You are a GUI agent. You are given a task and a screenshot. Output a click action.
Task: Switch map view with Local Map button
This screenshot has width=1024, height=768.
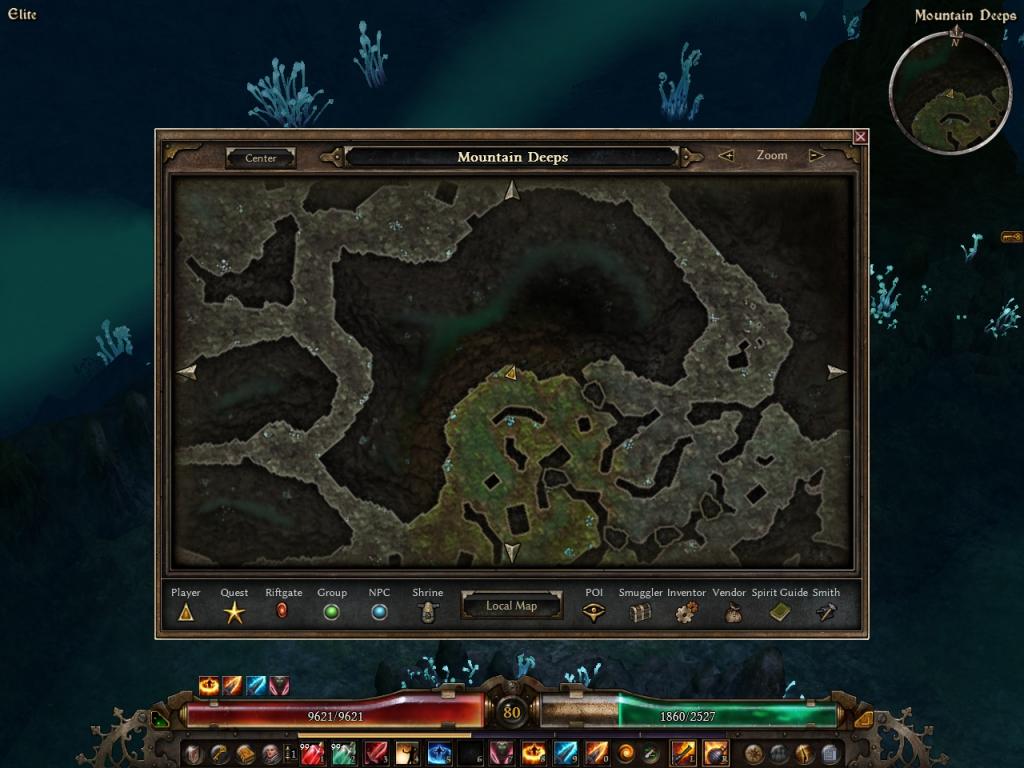coord(511,606)
